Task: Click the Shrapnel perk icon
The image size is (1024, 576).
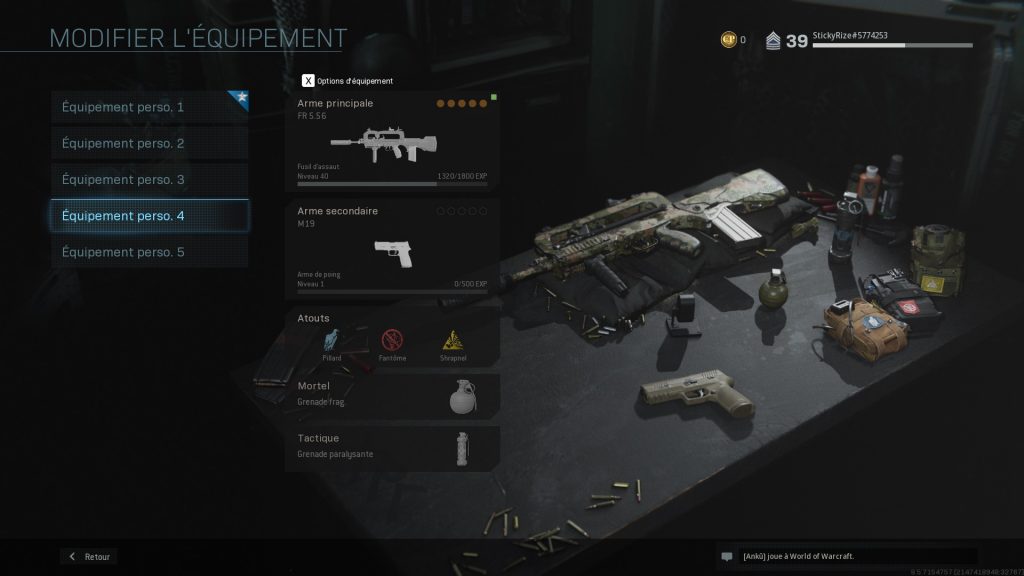Action: tap(453, 342)
